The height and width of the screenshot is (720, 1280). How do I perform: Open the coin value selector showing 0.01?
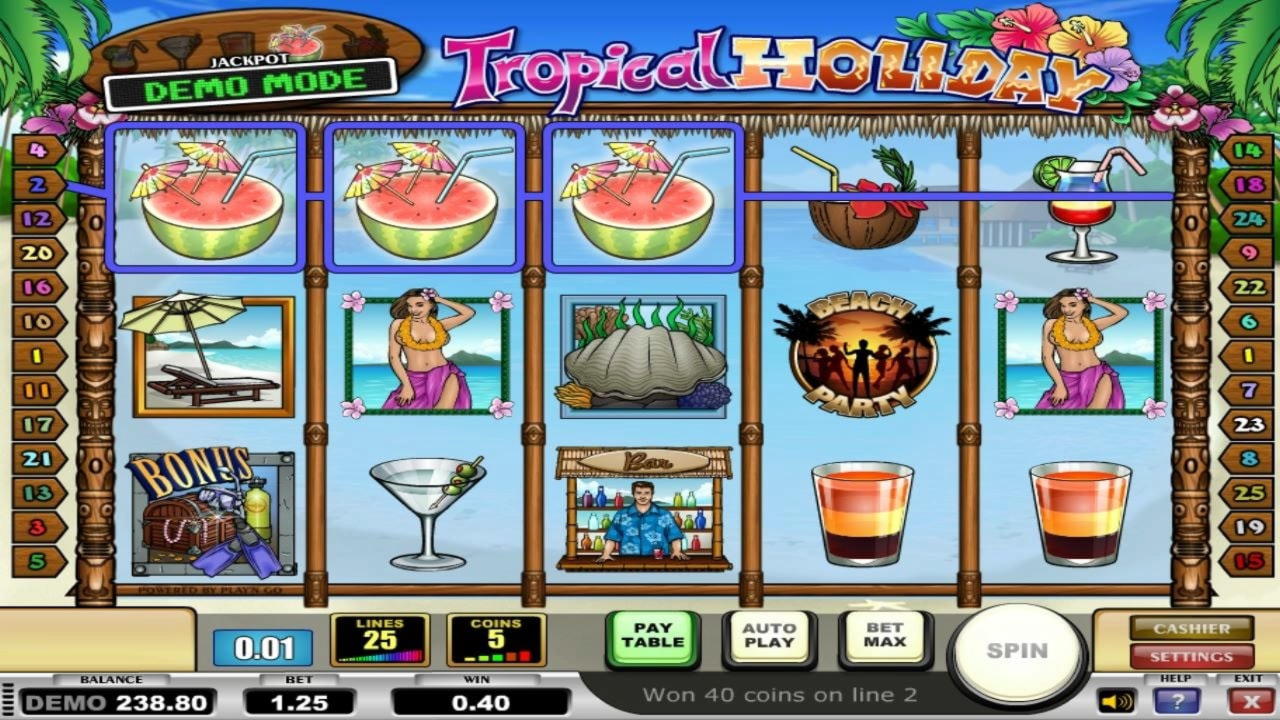click(255, 645)
